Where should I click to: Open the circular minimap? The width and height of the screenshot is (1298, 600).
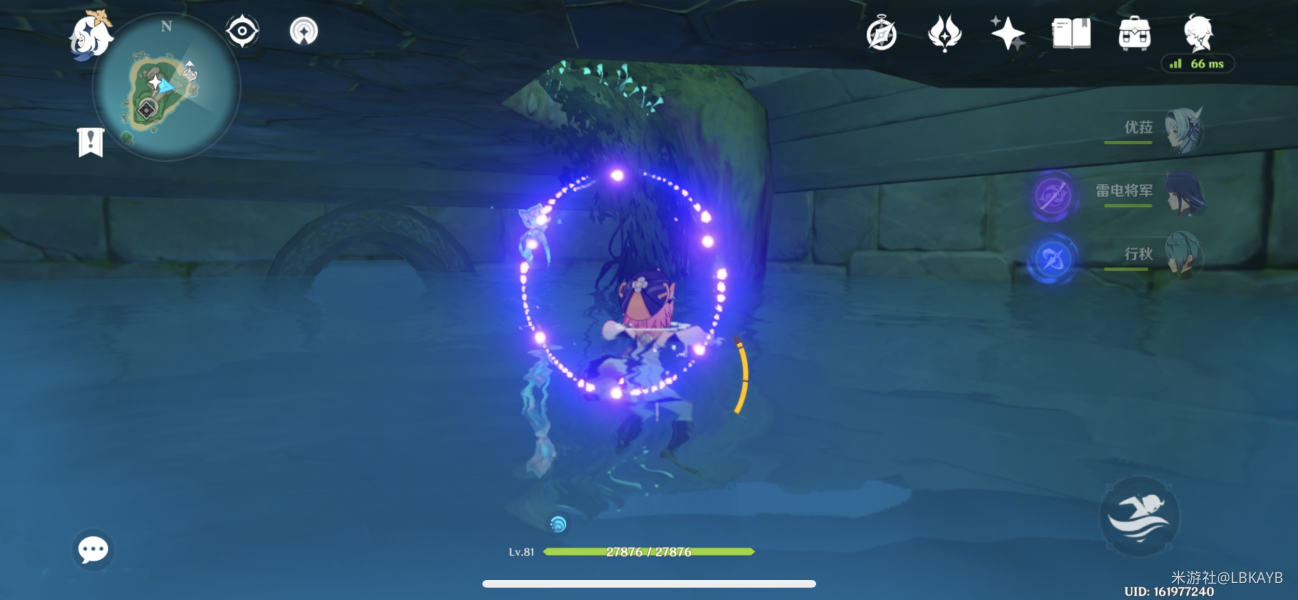(166, 88)
